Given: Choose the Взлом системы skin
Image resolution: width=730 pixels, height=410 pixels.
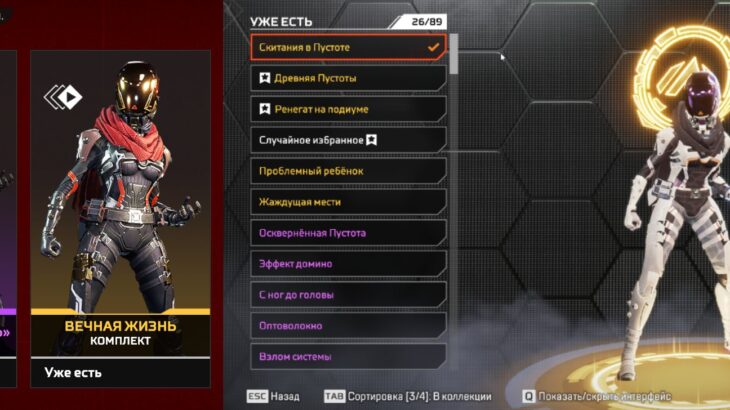Looking at the screenshot, I should pyautogui.click(x=348, y=357).
